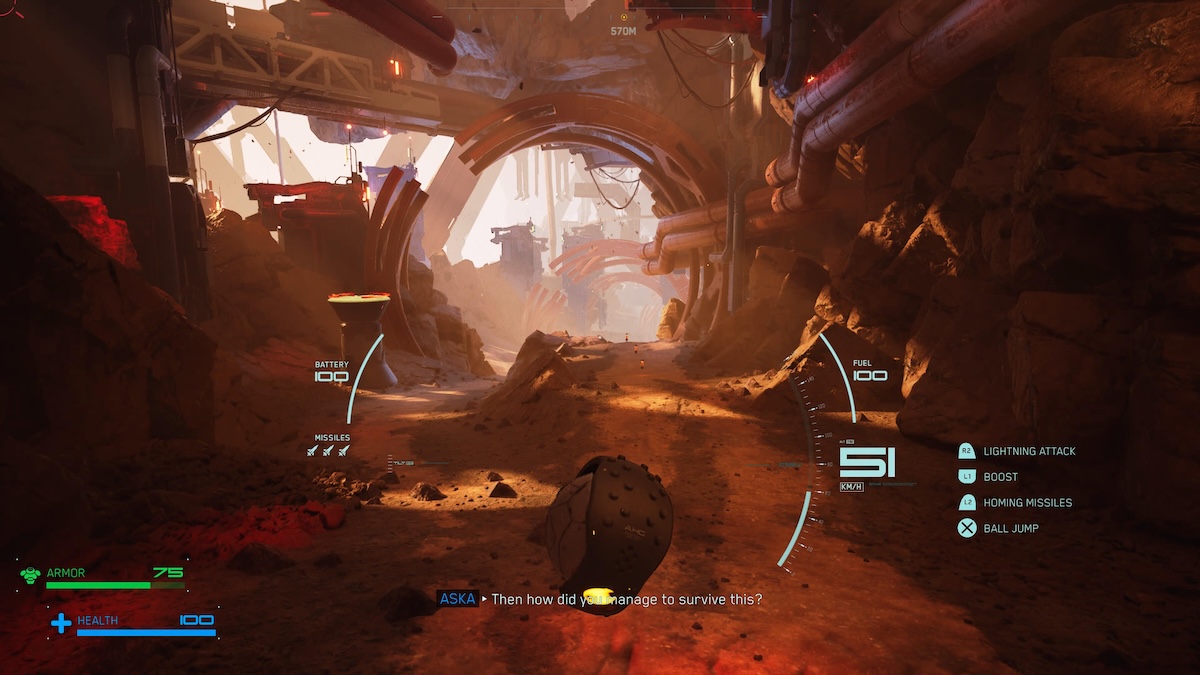The height and width of the screenshot is (675, 1200).
Task: Select the Lightning Attack ability entry
Action: (x=1028, y=451)
